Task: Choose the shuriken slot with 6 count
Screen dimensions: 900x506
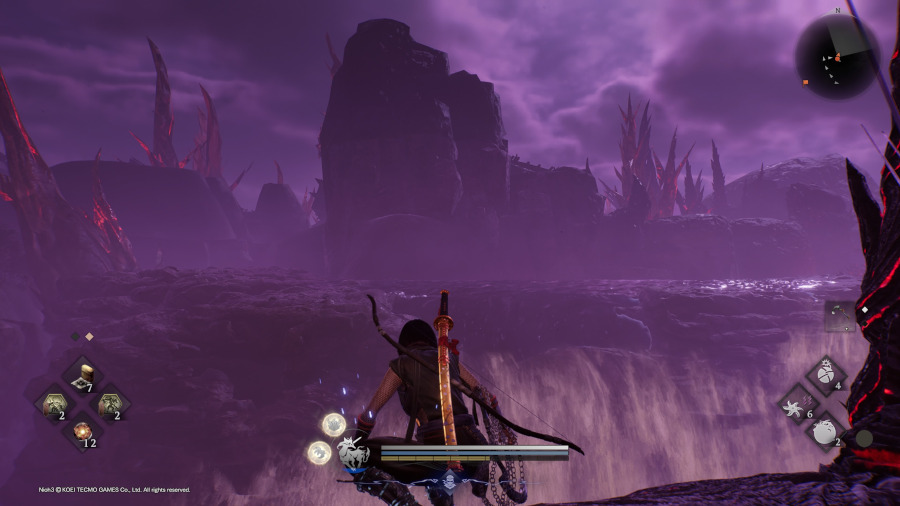Action: (x=798, y=403)
